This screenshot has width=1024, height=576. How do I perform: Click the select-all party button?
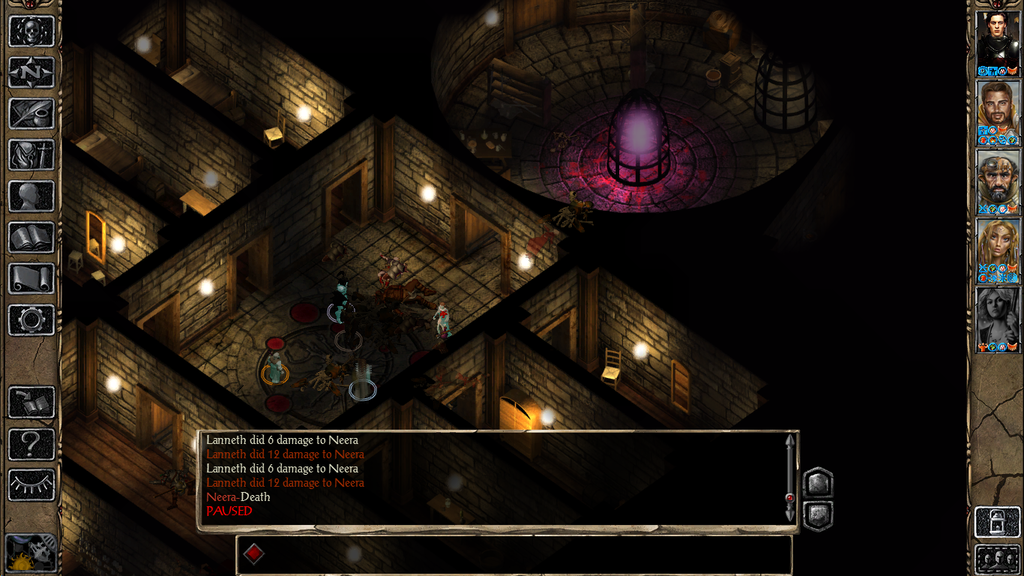pyautogui.click(x=997, y=558)
